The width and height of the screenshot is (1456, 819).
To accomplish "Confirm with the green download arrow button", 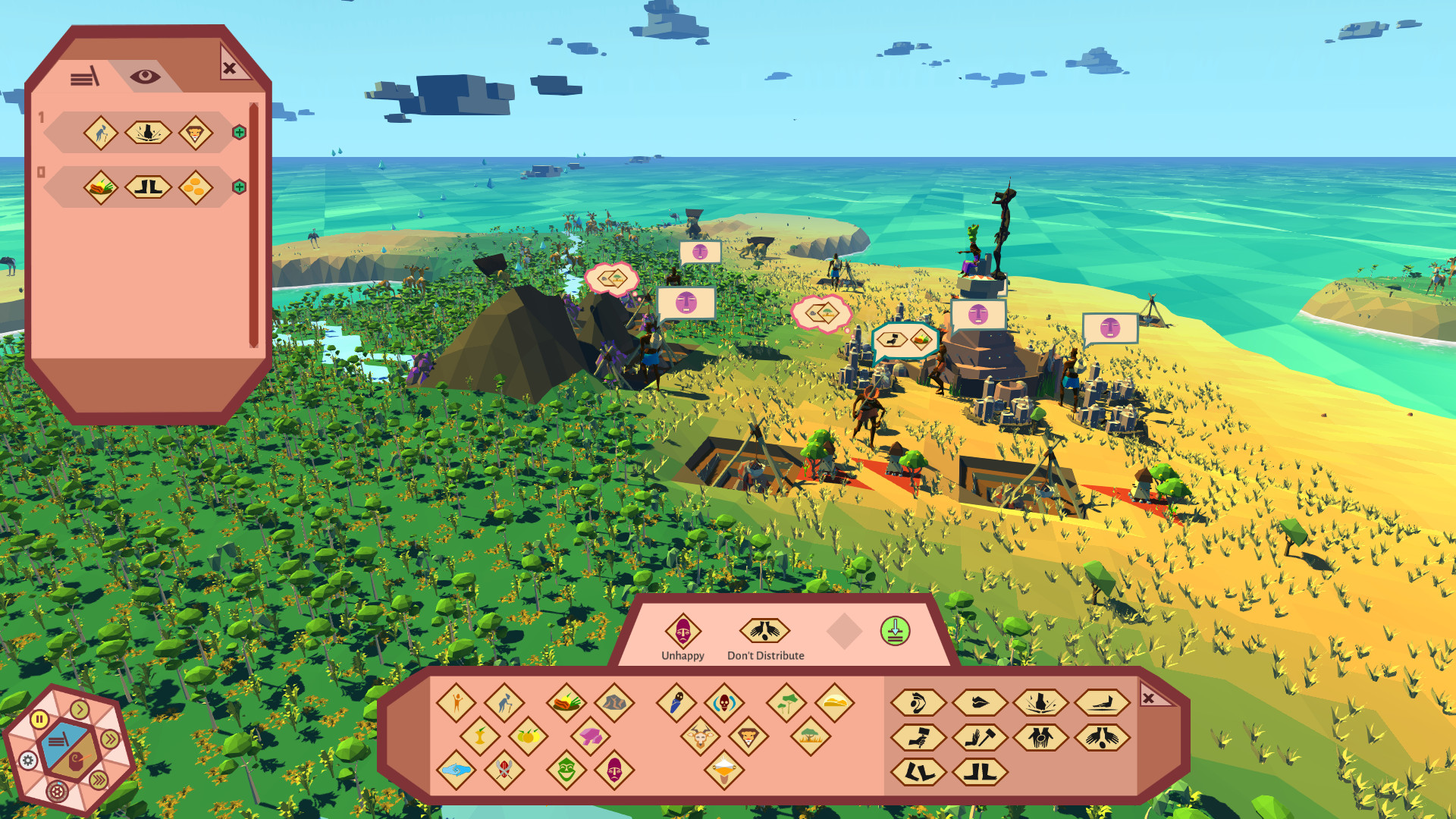I will point(895,631).
